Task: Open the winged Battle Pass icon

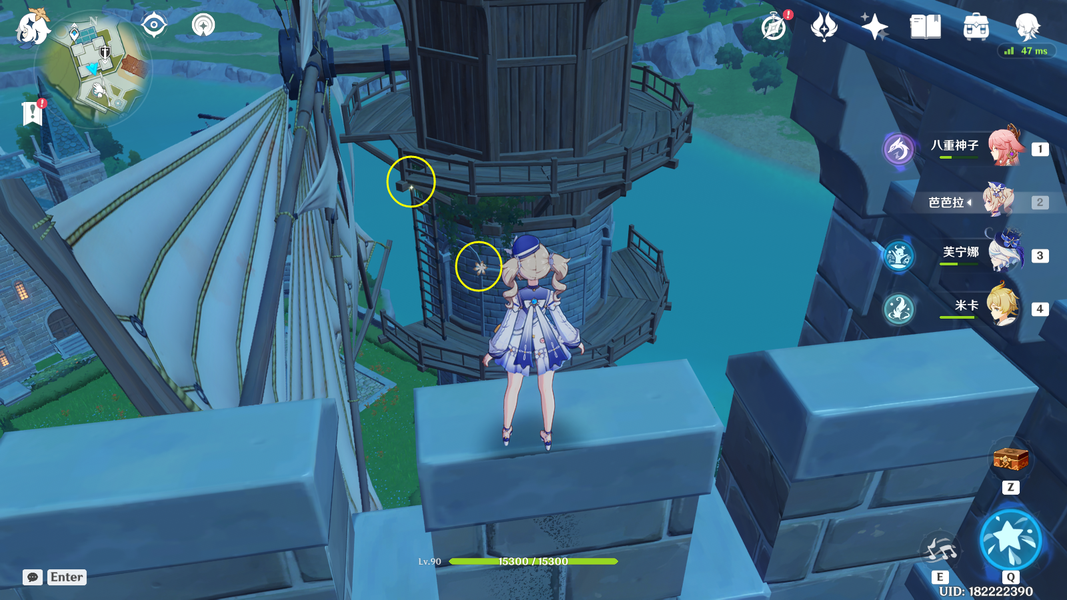Action: (824, 27)
